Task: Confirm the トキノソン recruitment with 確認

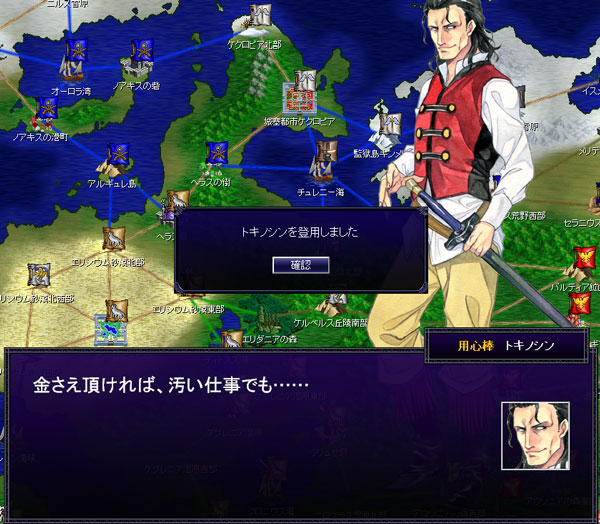Action: [x=301, y=264]
